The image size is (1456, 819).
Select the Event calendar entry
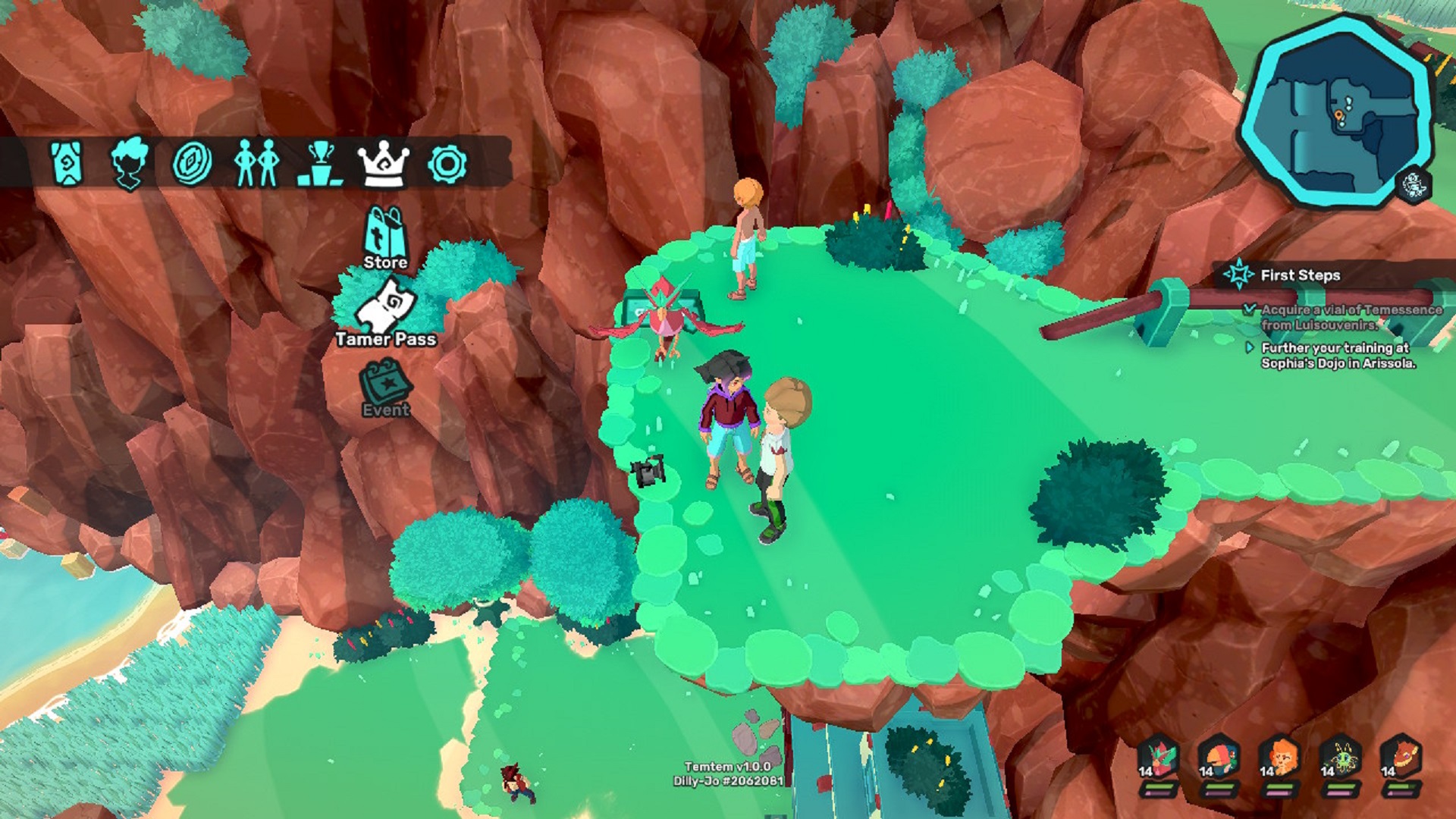[x=386, y=387]
